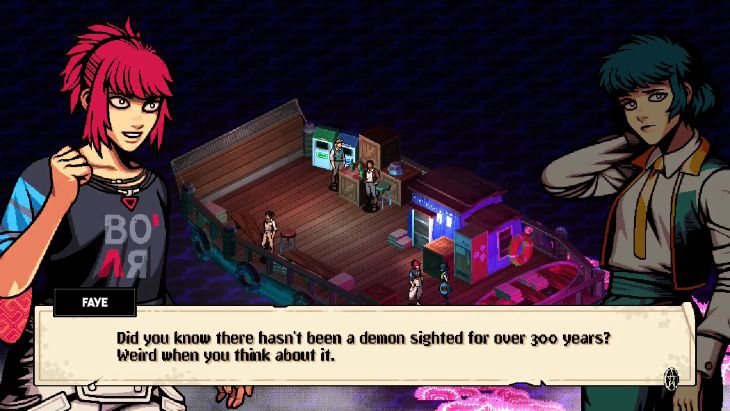Image resolution: width=730 pixels, height=411 pixels.
Task: Advance Faye's dialogue by clicking the text box
Action: tap(360, 345)
